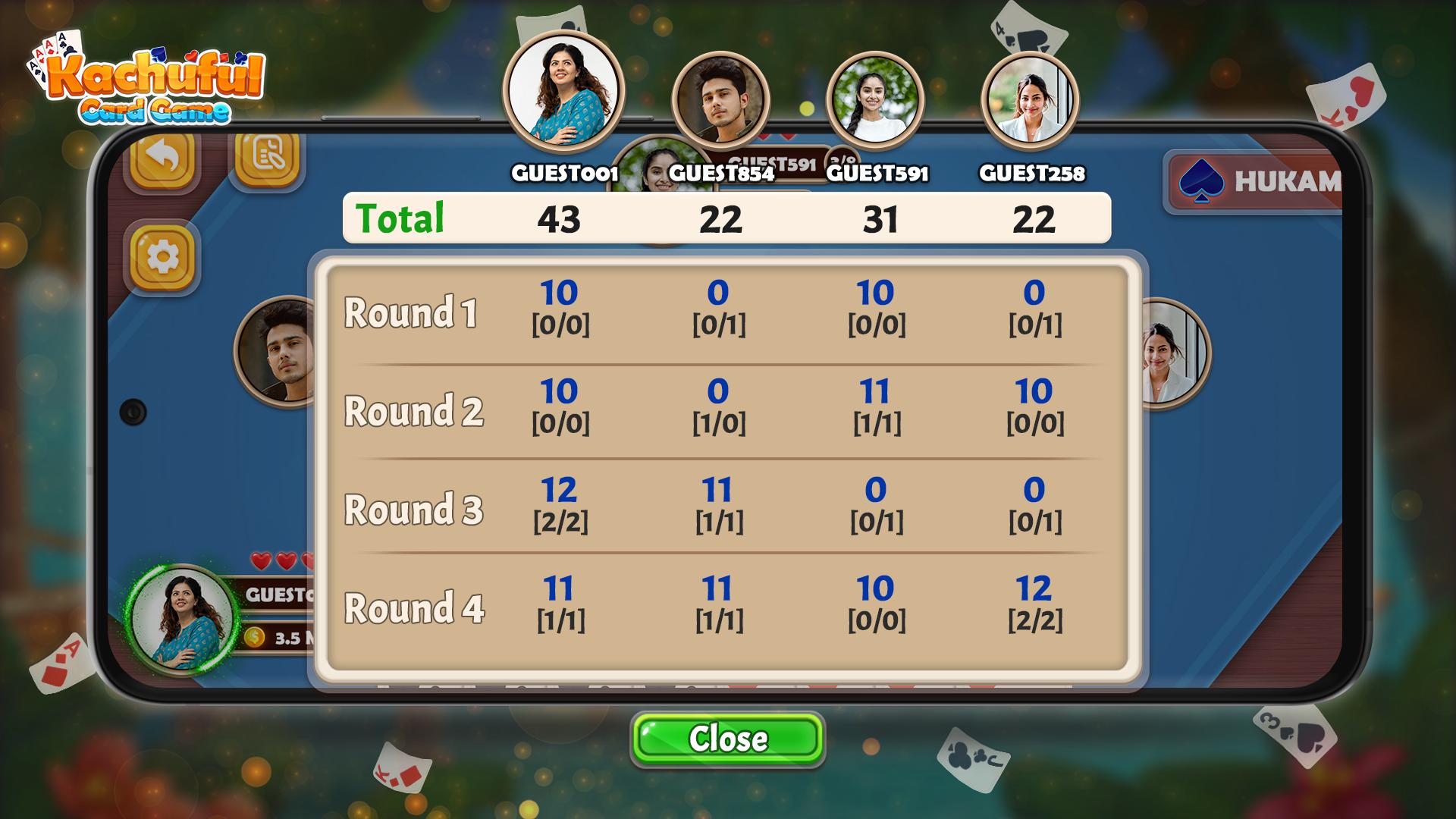This screenshot has width=1456, height=819.
Task: Open the settings gear button
Action: [x=162, y=257]
